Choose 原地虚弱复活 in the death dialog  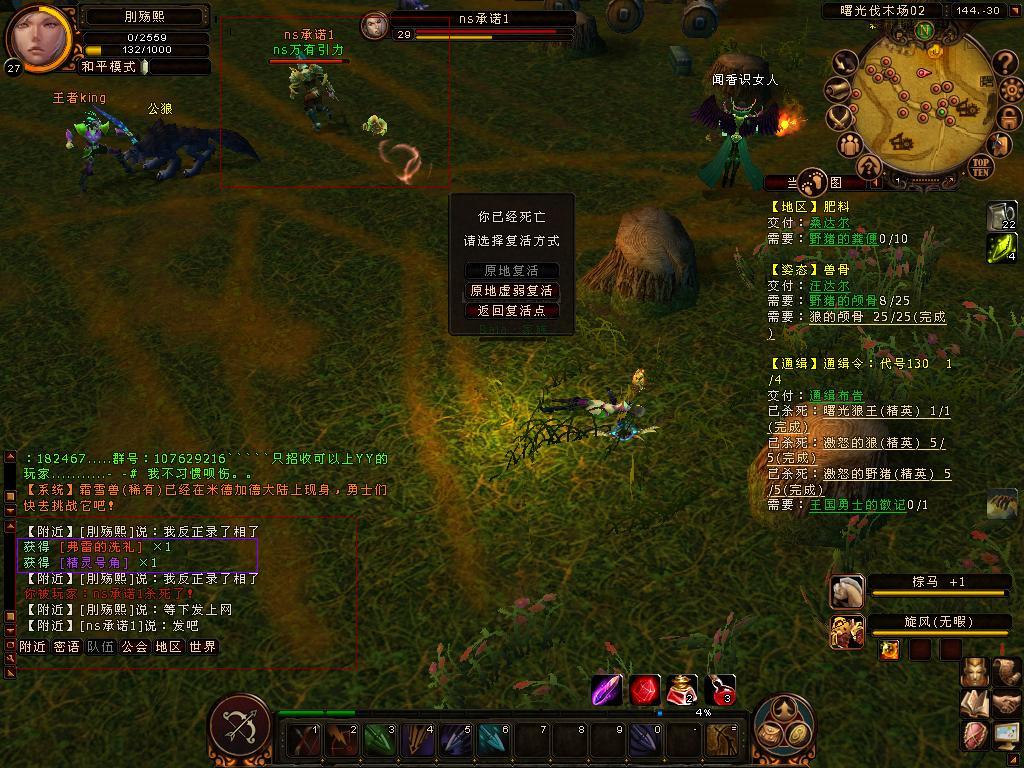click(x=512, y=291)
